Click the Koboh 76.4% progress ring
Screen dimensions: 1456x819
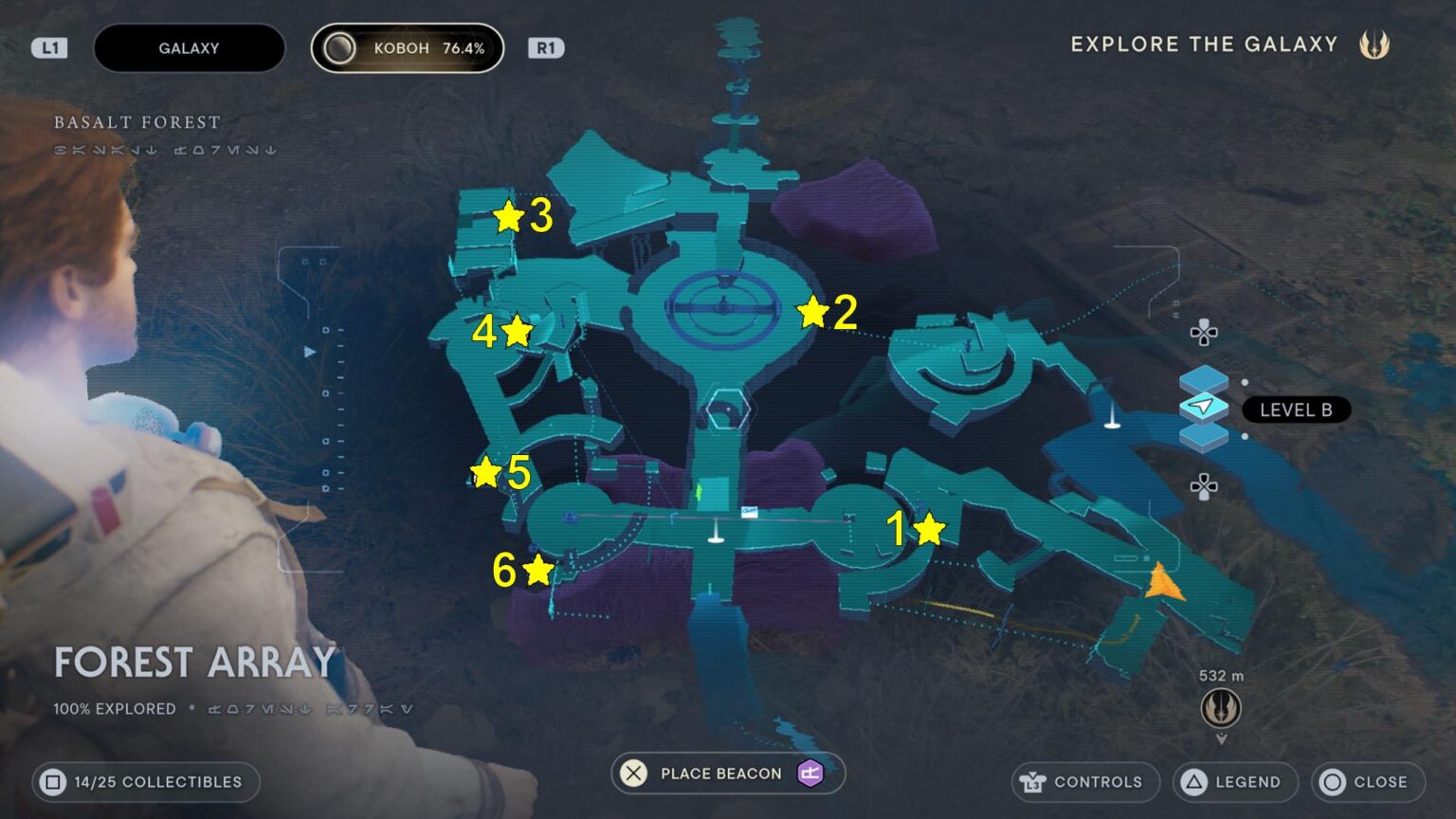[339, 47]
